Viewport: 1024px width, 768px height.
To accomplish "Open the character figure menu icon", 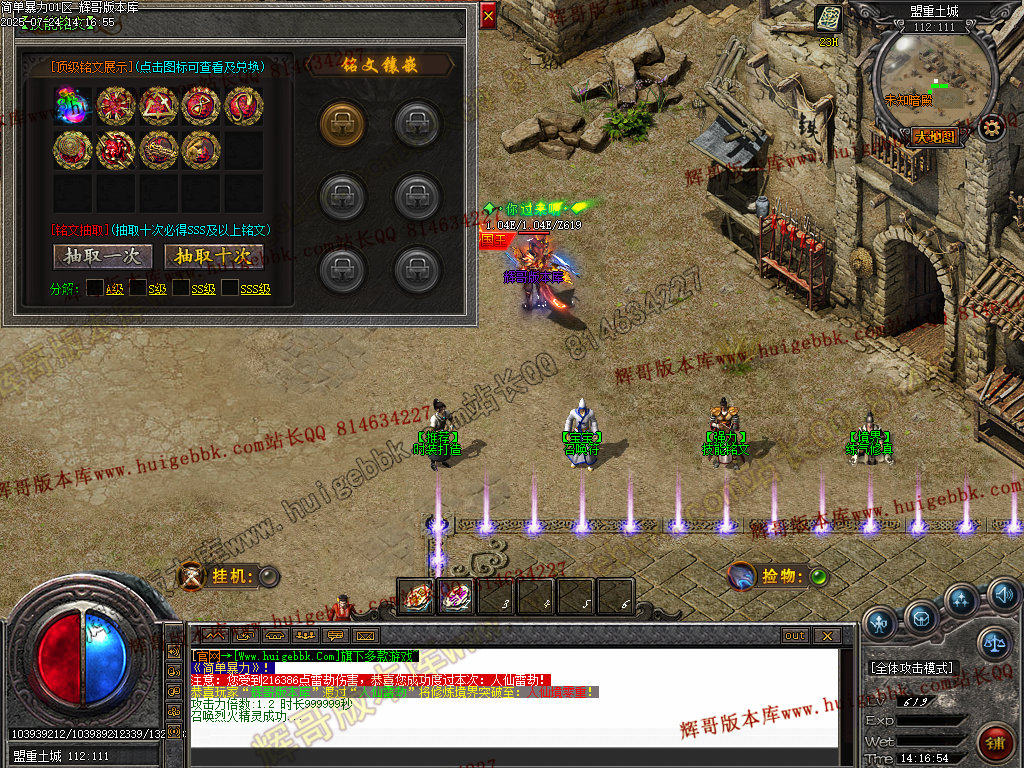I will (879, 622).
